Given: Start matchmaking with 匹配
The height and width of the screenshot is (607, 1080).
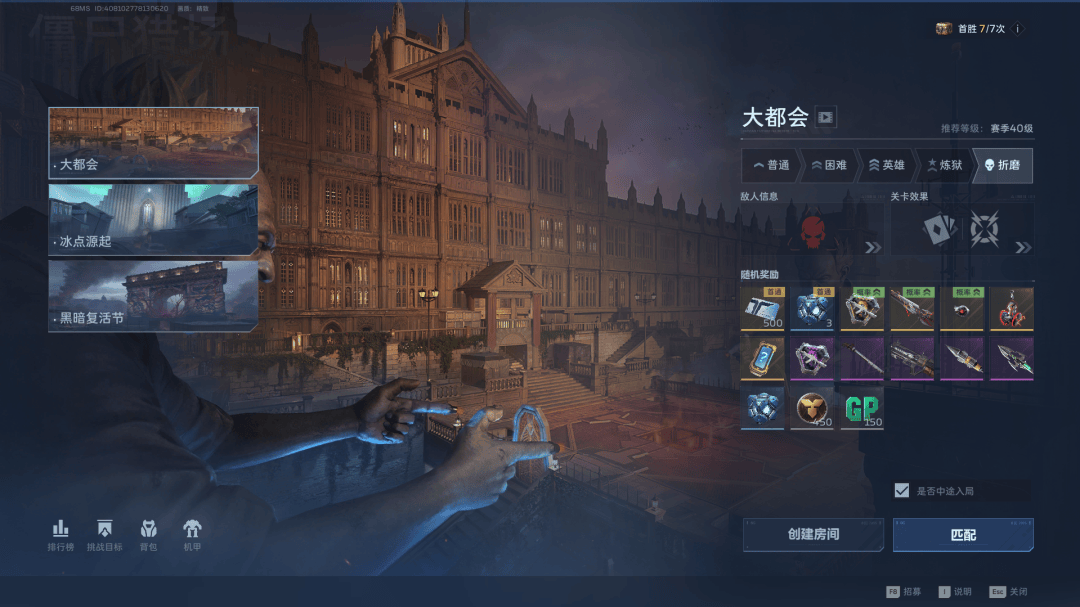Looking at the screenshot, I should [x=963, y=534].
